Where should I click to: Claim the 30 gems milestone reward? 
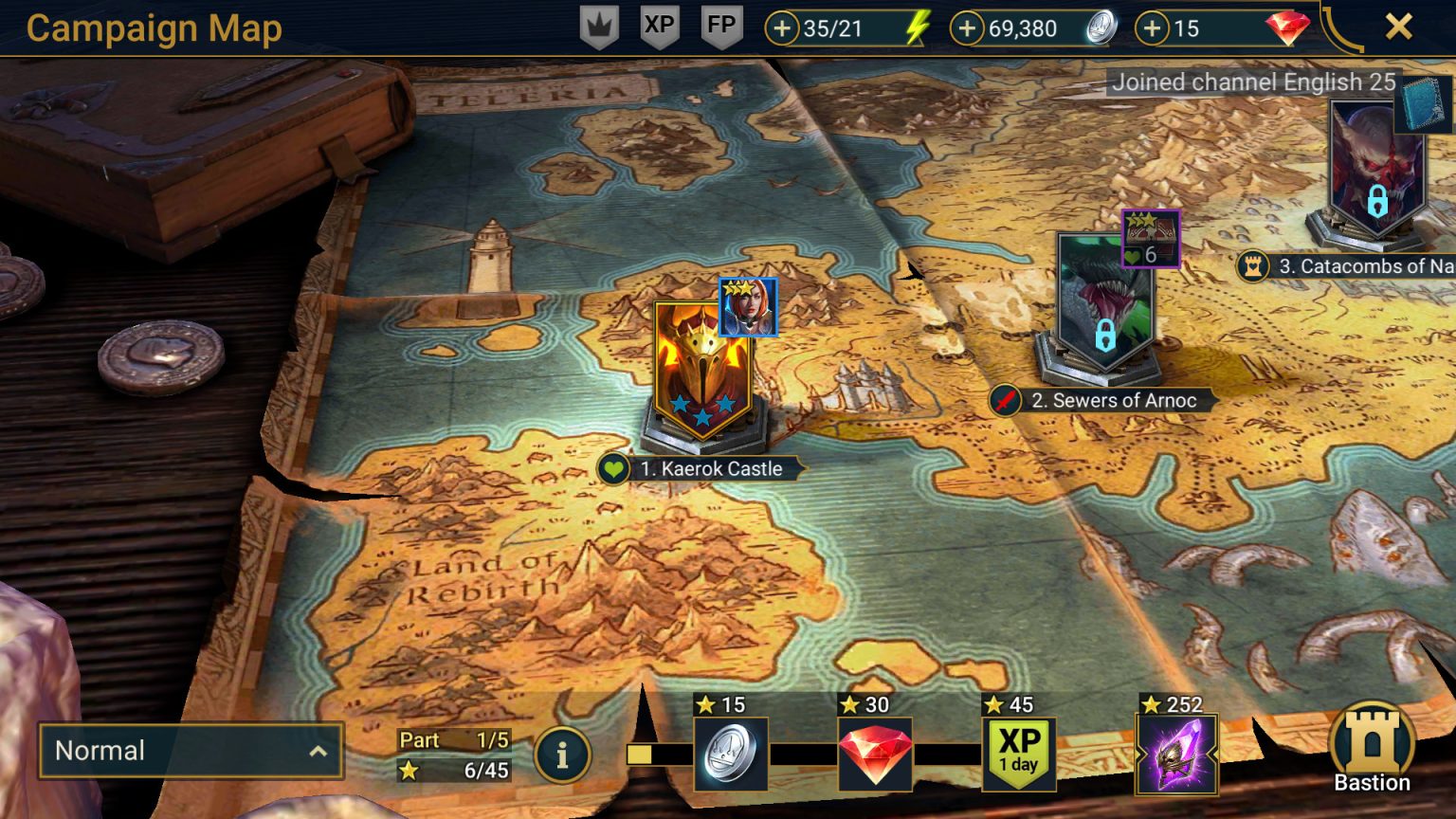(874, 754)
